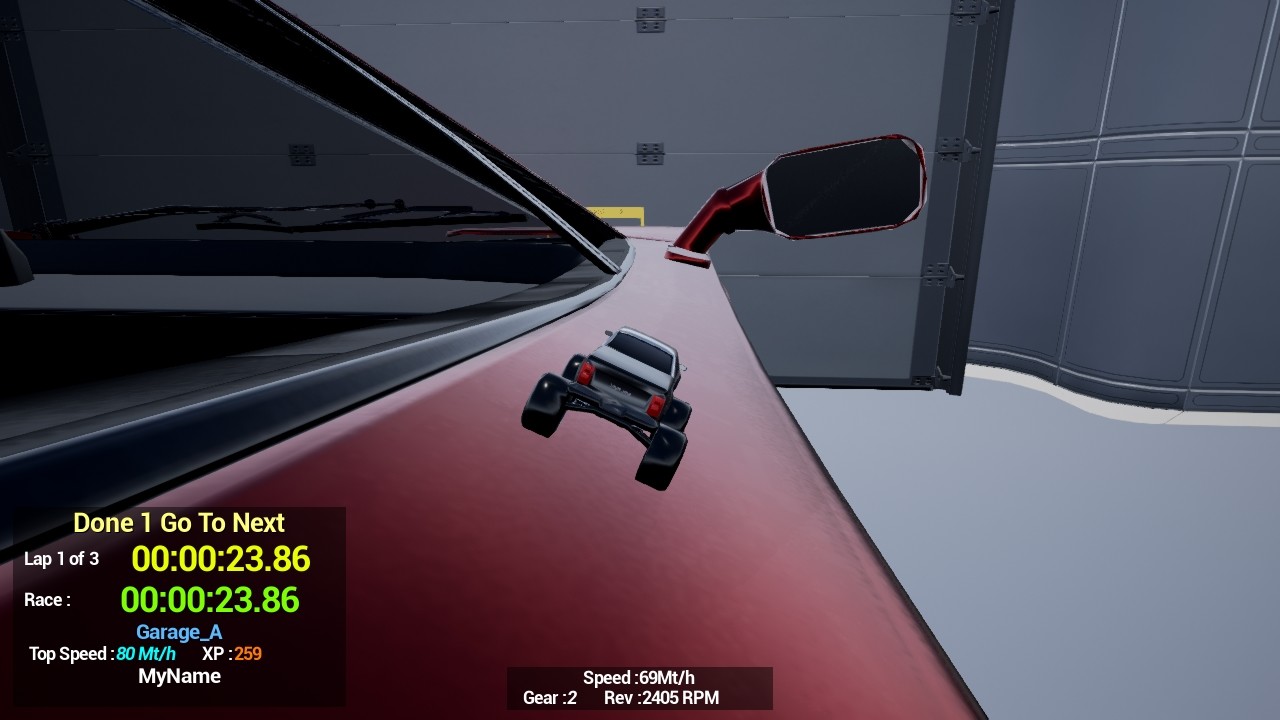Select the Gear 2 indicator

coord(548,699)
